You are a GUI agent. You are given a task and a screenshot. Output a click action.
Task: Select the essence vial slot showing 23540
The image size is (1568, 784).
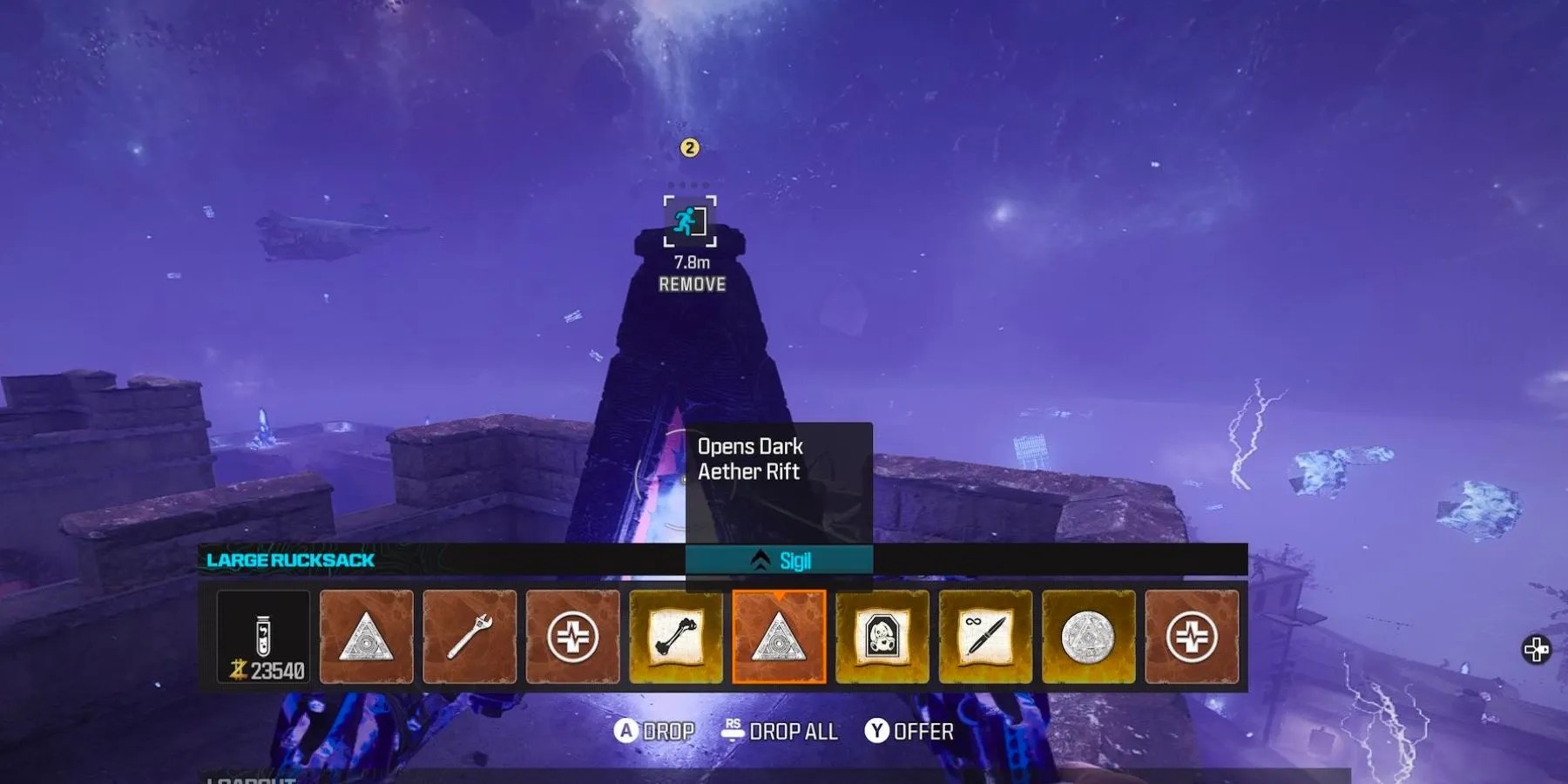pos(263,637)
